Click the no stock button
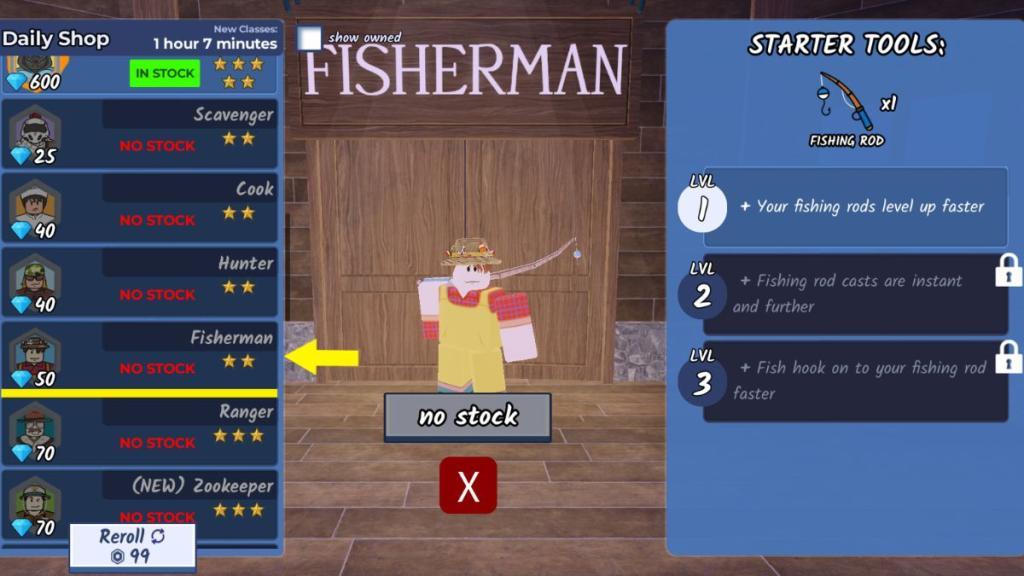The image size is (1024, 576). point(467,416)
